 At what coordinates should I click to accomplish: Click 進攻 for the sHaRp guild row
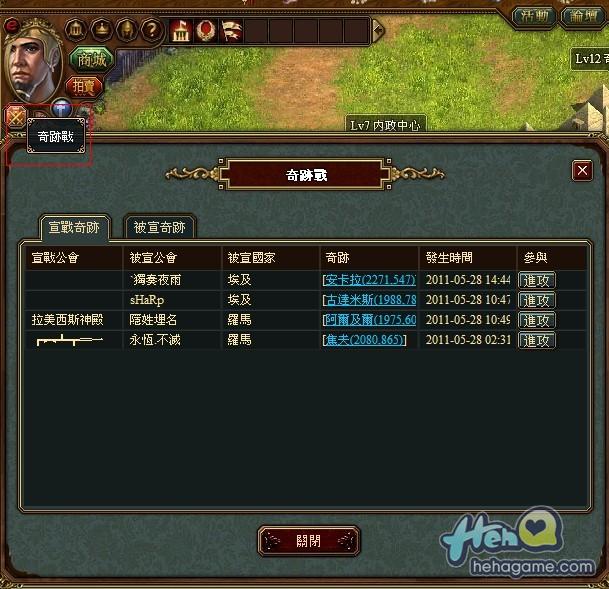pos(537,300)
